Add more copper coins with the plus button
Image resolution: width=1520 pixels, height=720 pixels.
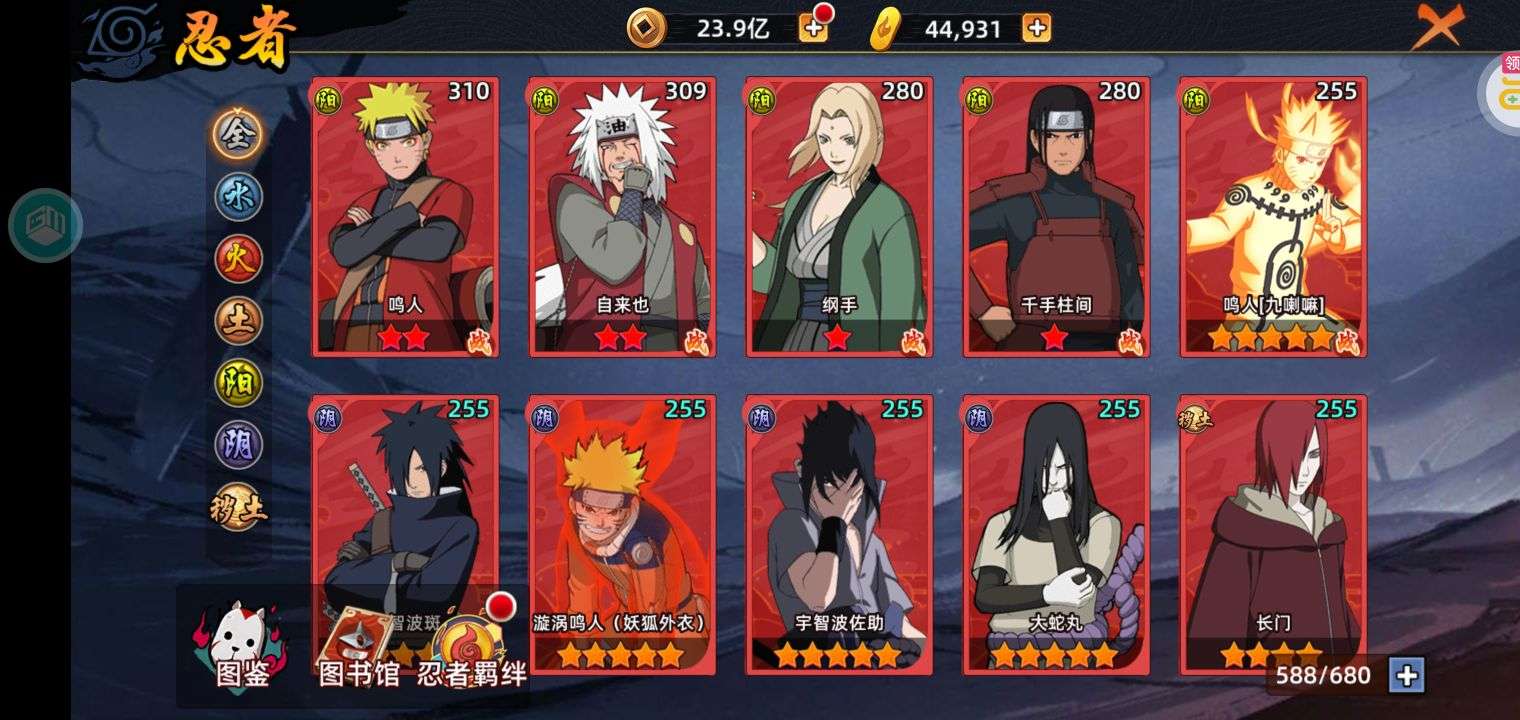point(813,28)
